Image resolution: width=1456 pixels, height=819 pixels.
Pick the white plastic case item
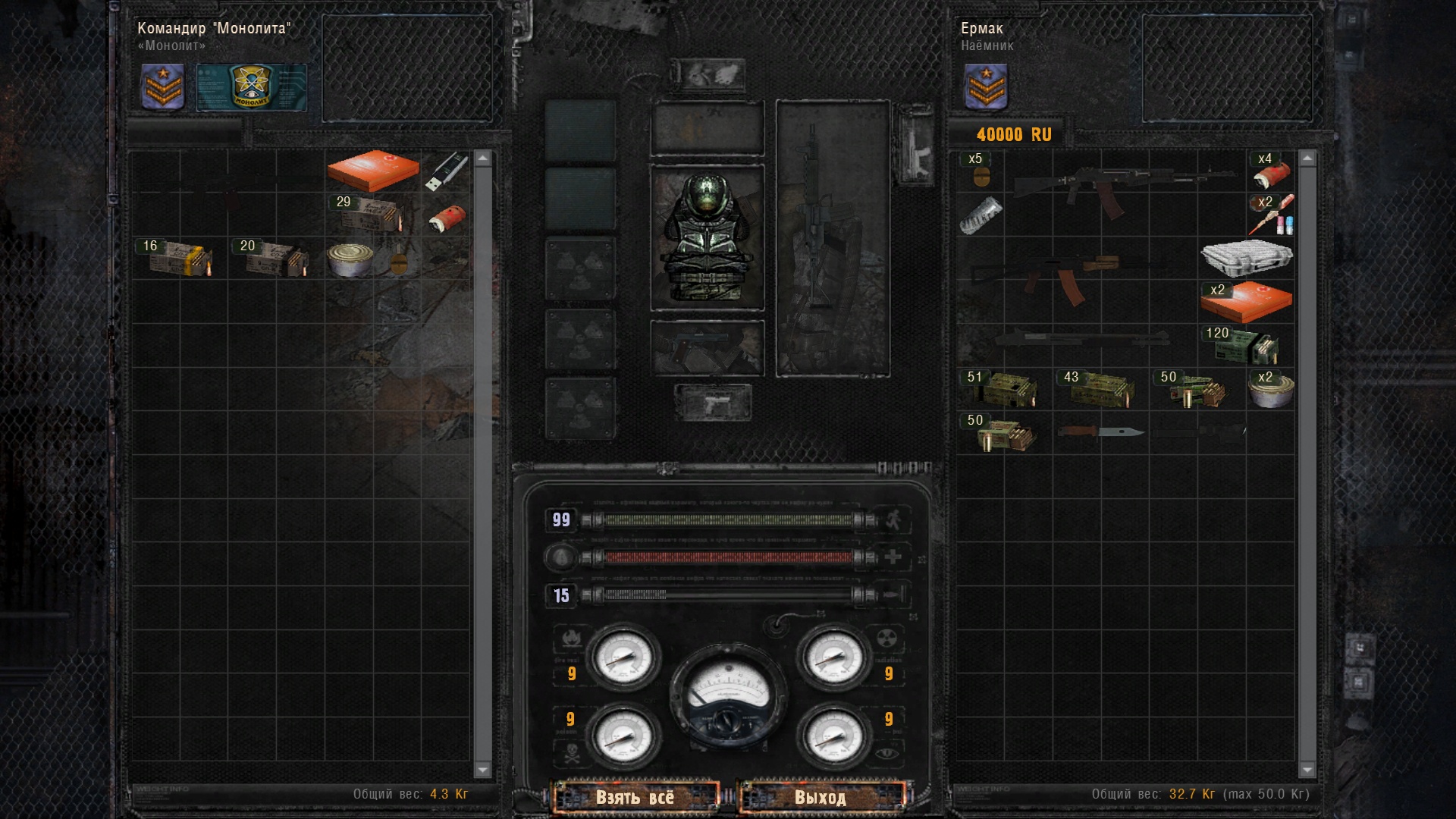coord(1246,258)
